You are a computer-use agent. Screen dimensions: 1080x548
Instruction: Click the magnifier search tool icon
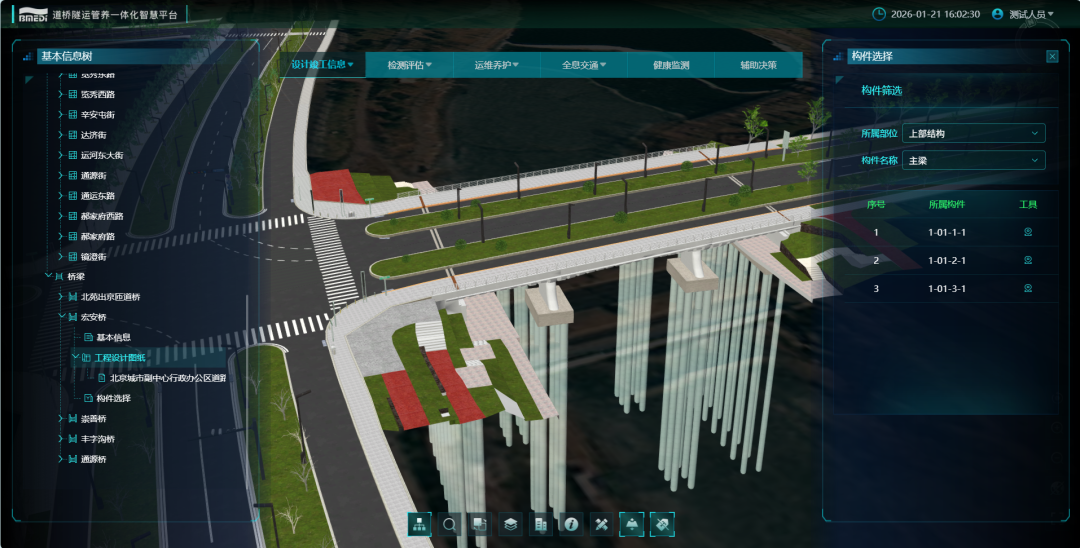pos(450,524)
